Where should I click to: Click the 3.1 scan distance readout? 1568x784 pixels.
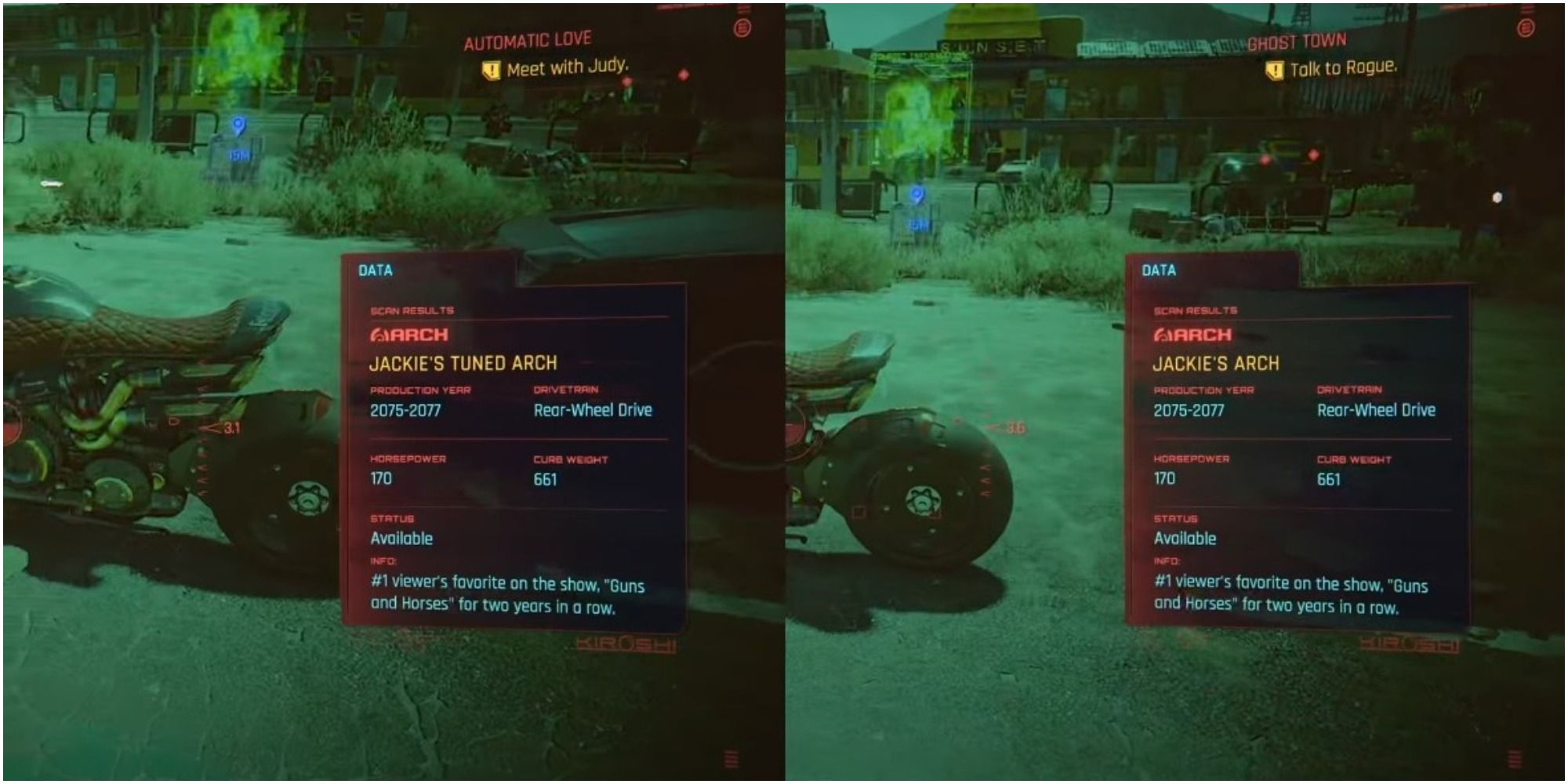(x=233, y=428)
